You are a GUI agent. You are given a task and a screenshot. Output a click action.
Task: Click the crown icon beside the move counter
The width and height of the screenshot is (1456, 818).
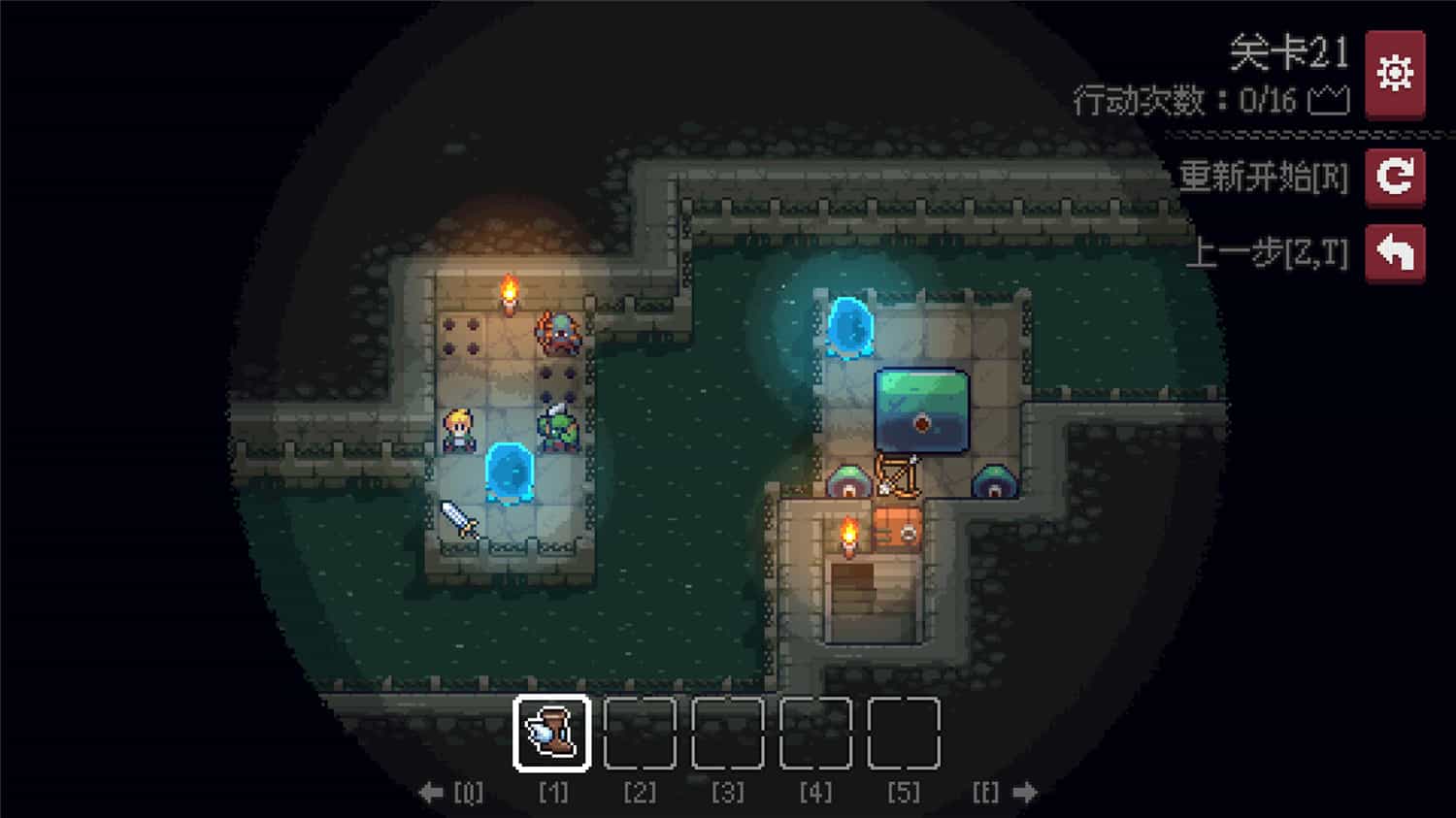coord(1331,99)
